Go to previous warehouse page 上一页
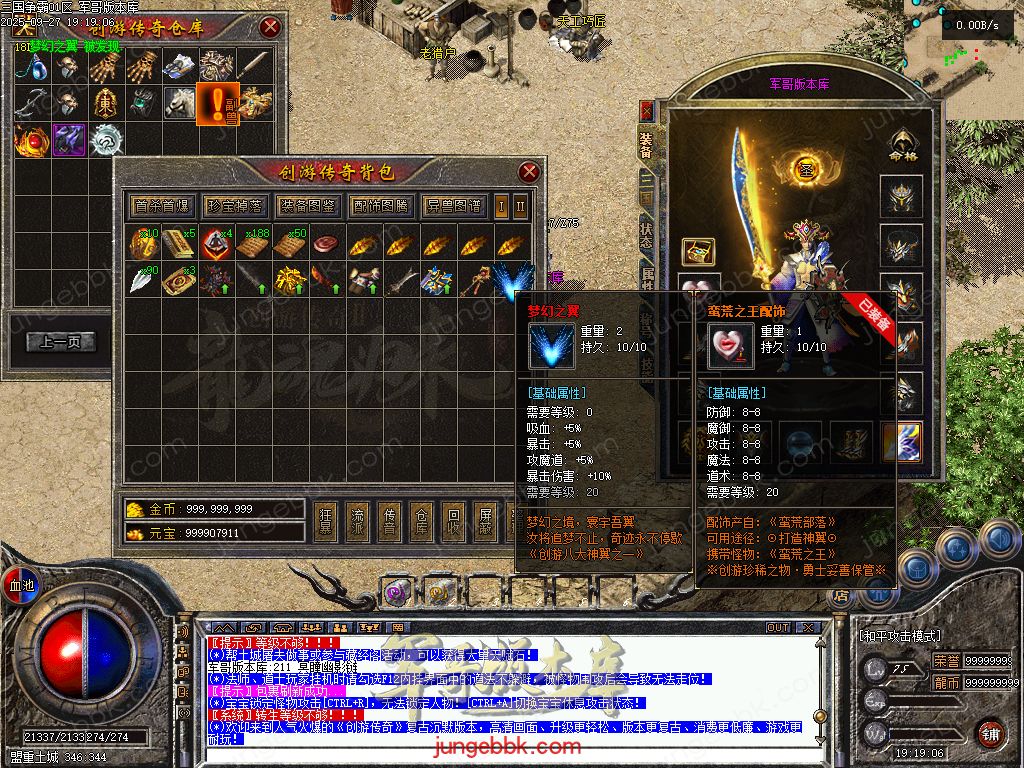The height and width of the screenshot is (768, 1024). pos(61,342)
